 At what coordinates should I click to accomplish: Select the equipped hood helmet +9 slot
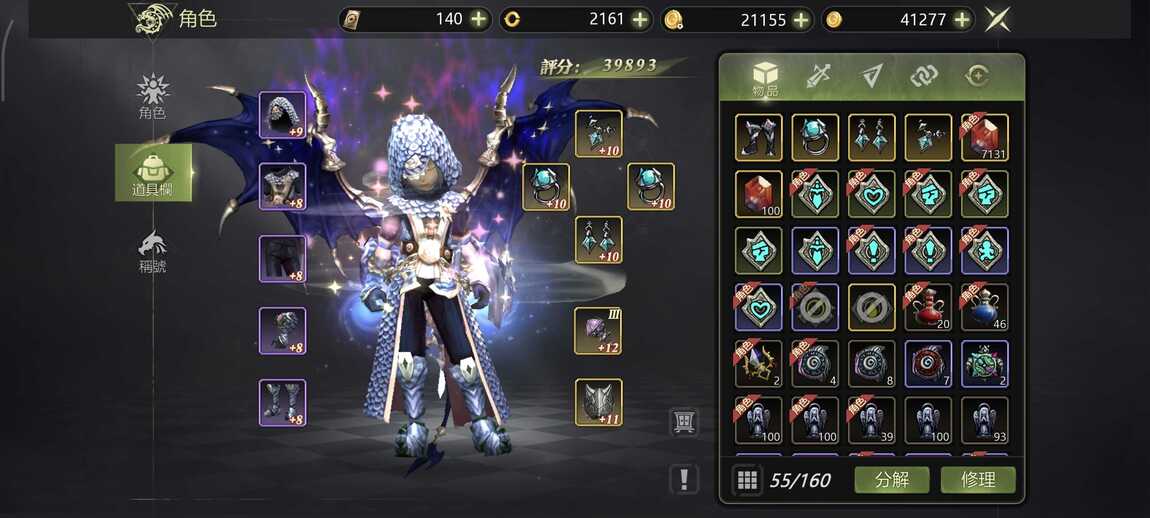pyautogui.click(x=282, y=115)
